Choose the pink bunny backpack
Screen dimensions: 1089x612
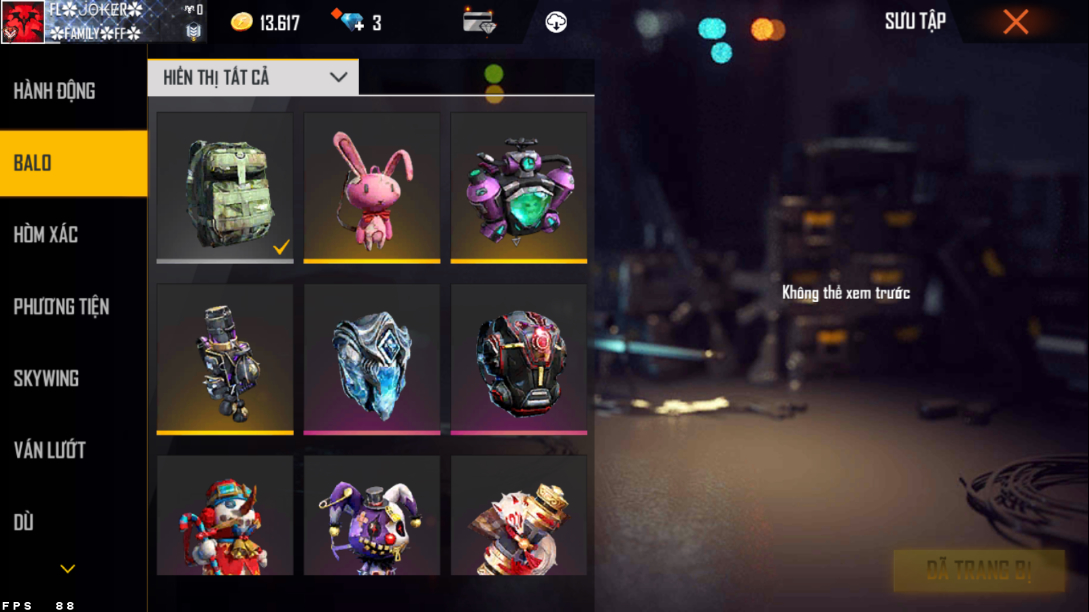click(x=372, y=187)
